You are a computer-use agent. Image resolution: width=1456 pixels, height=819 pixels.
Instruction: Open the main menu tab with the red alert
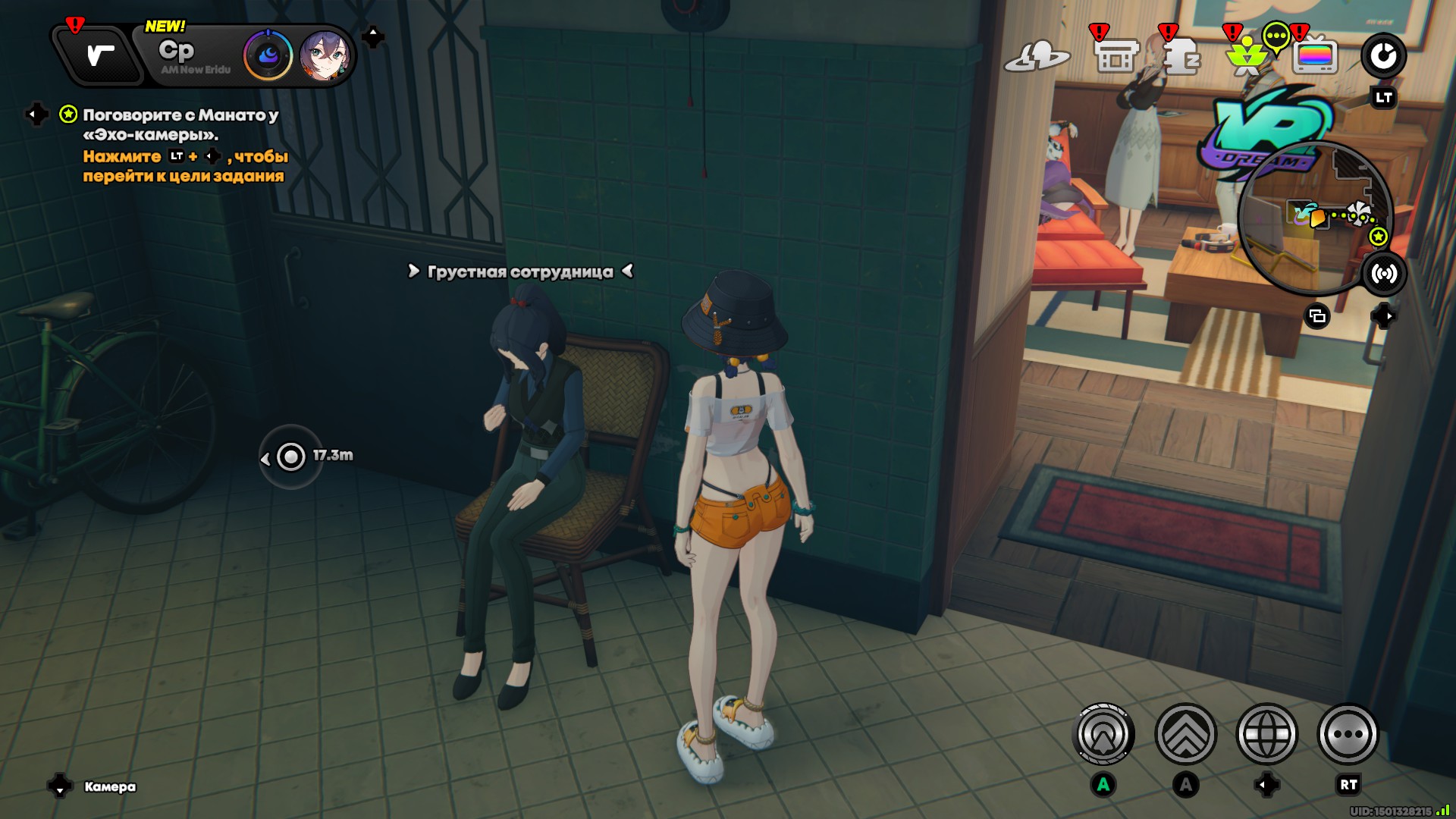[99, 55]
